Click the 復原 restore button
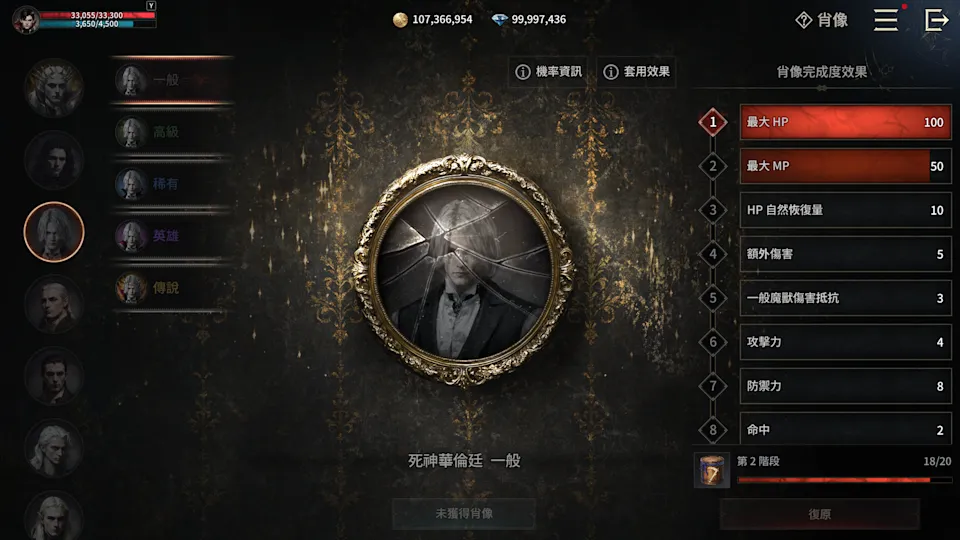Screen dimensions: 960x540 click(x=819, y=514)
